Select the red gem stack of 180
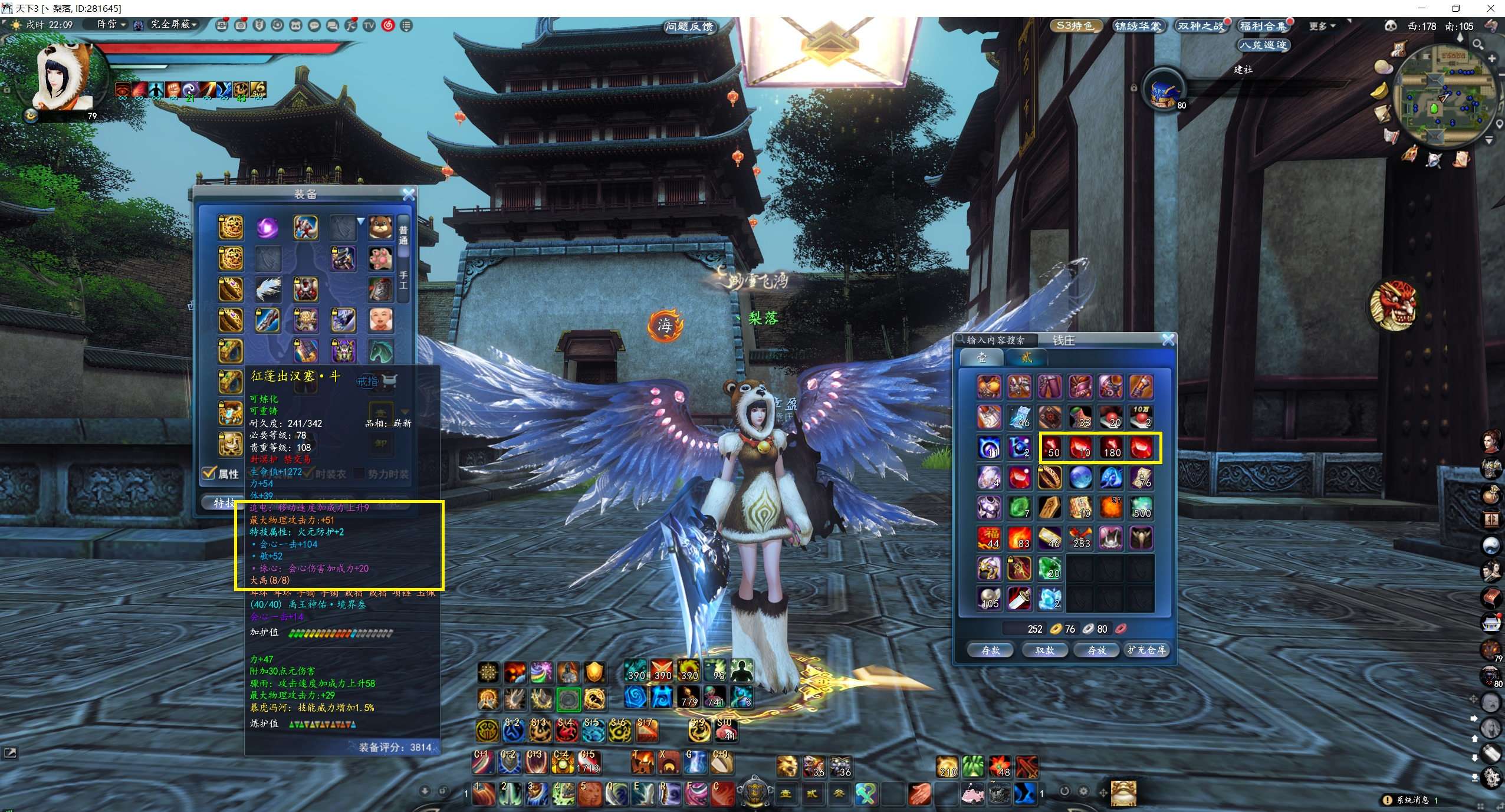1505x812 pixels. pyautogui.click(x=1111, y=448)
